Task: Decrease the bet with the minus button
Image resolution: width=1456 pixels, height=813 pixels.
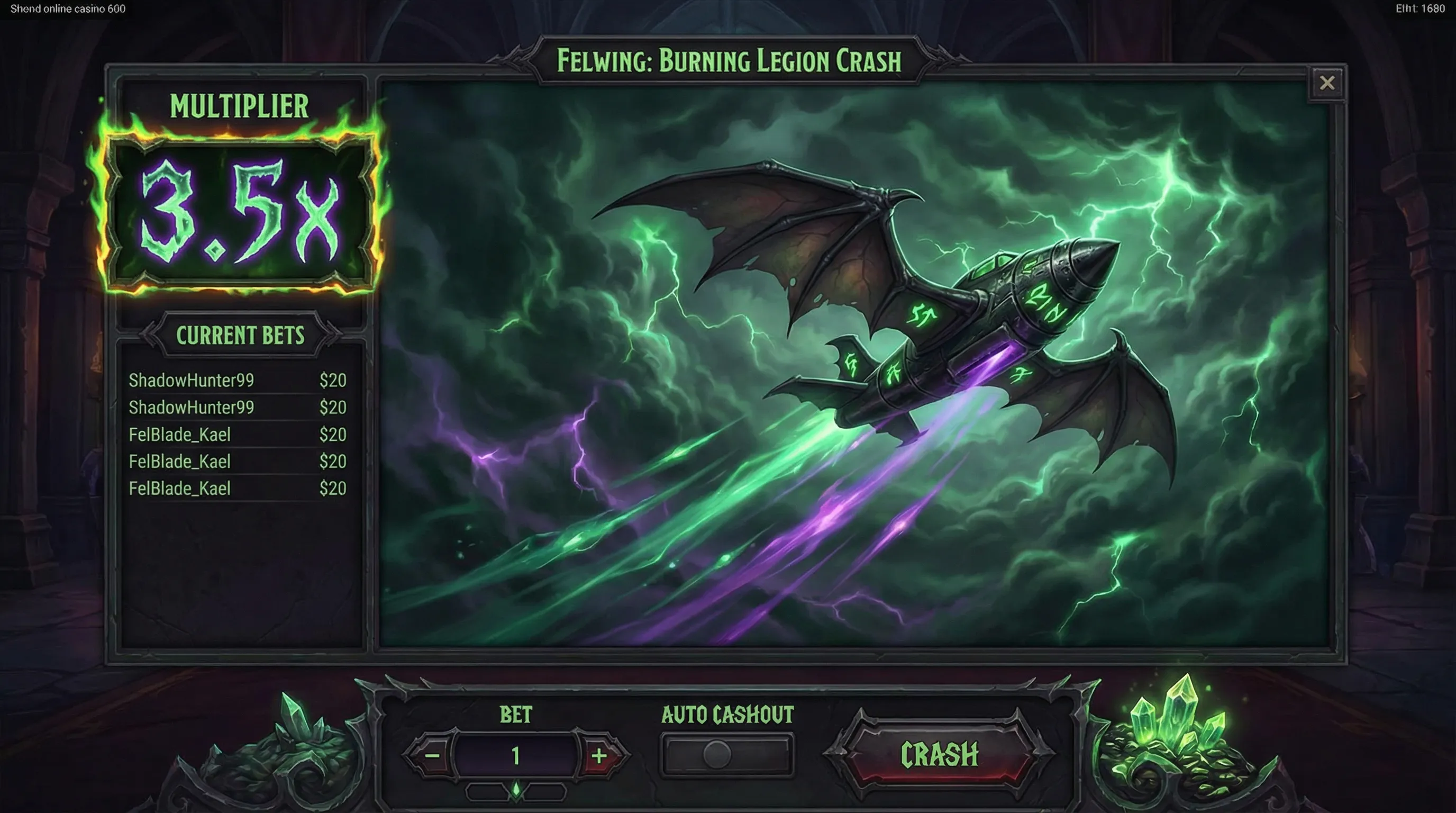Action: tap(432, 755)
